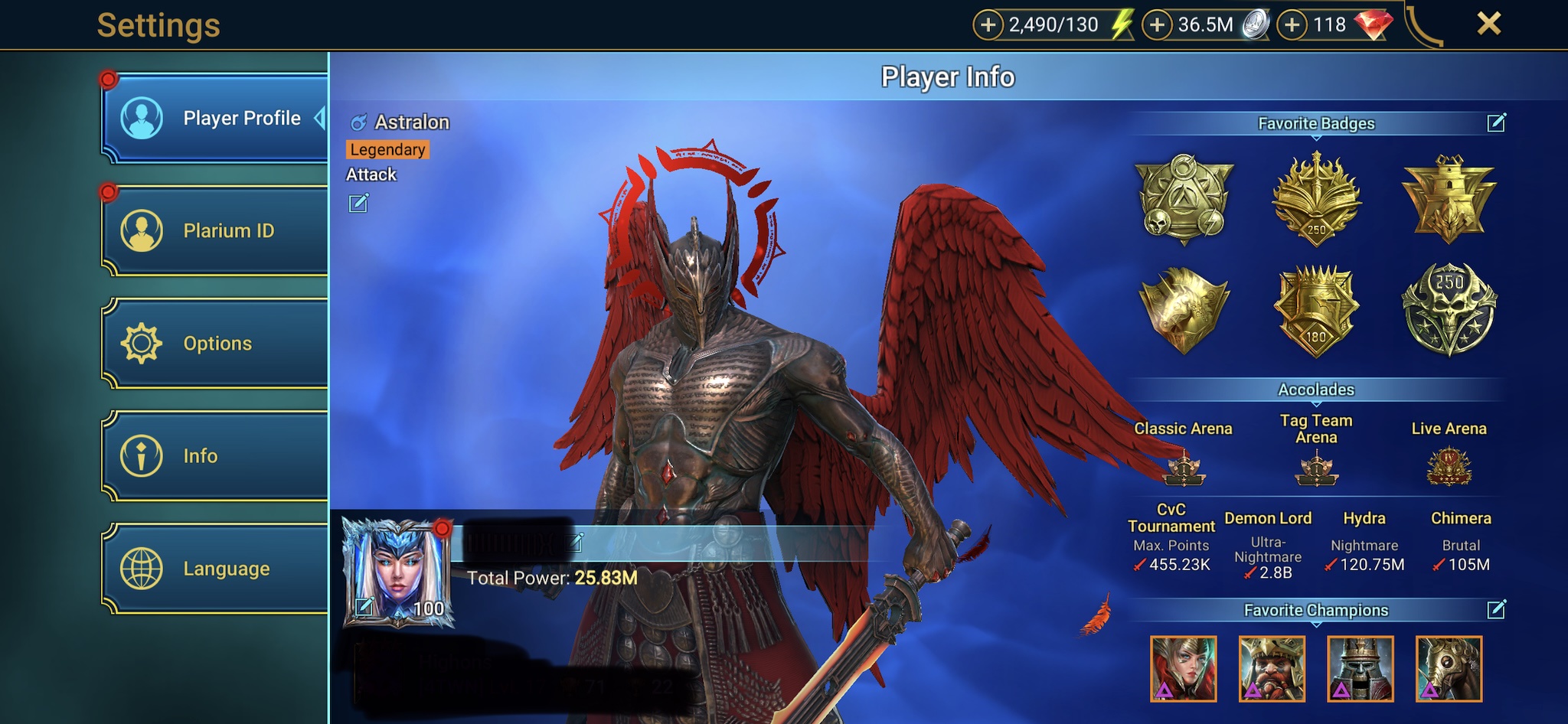Choose the Language settings
Image resolution: width=1568 pixels, height=724 pixels.
click(x=215, y=569)
